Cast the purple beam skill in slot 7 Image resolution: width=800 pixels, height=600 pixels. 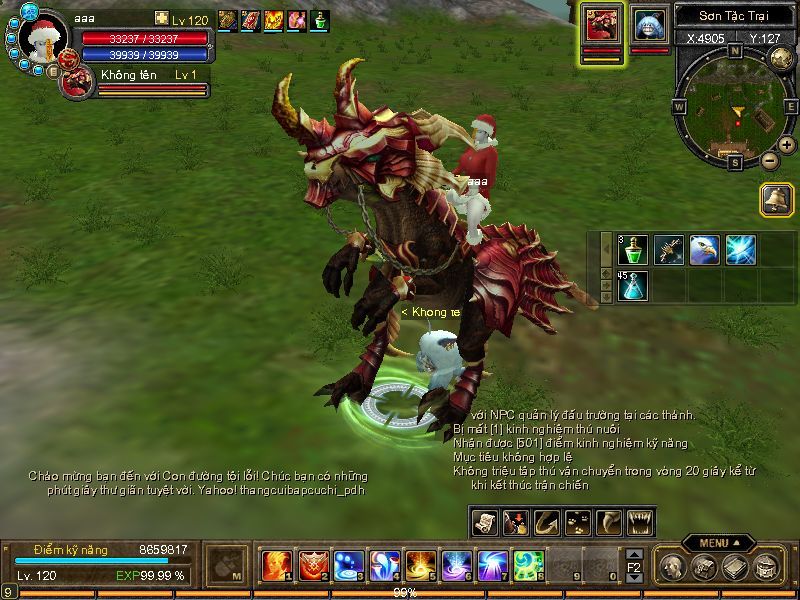[492, 566]
